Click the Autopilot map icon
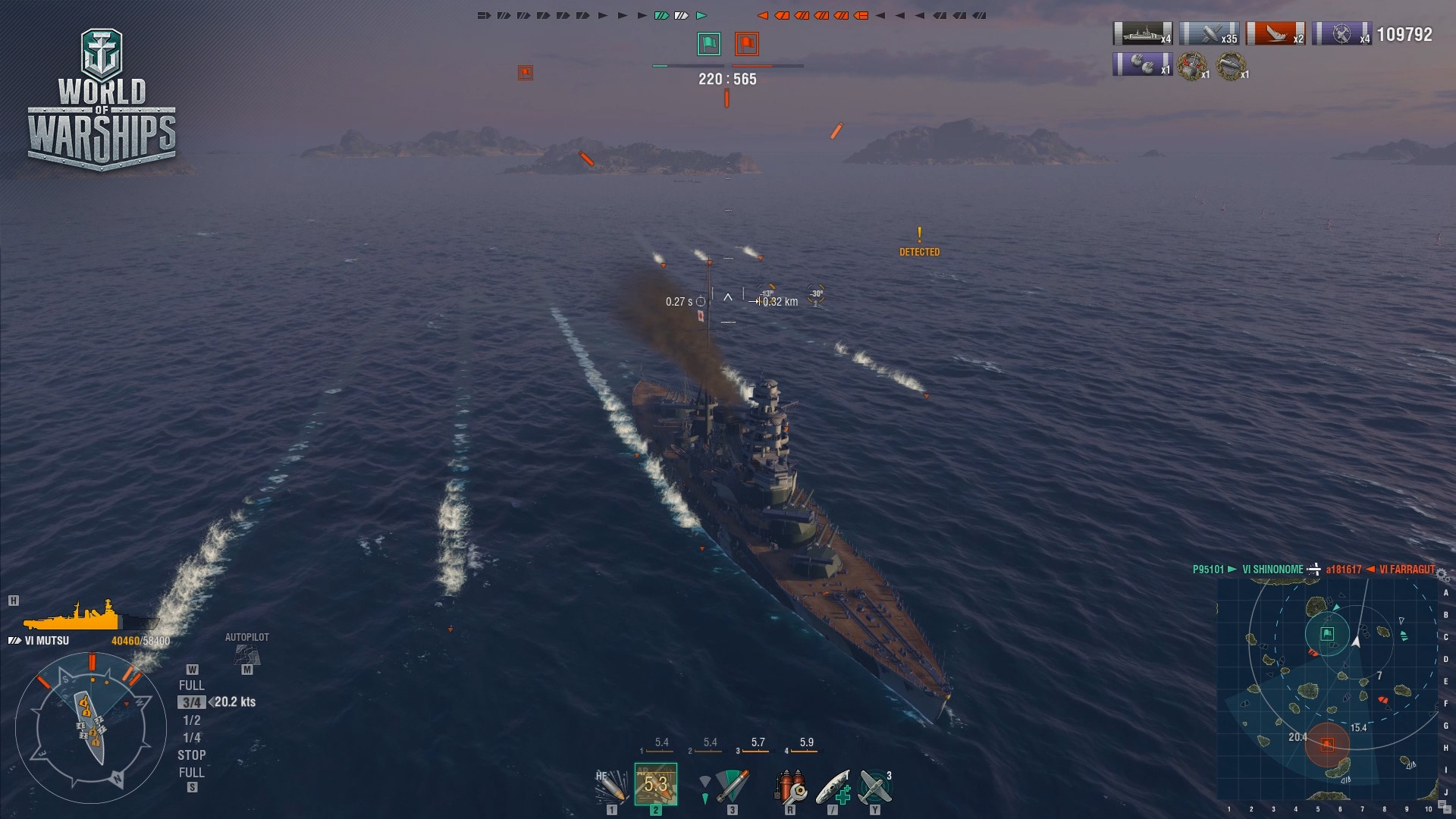Viewport: 1456px width, 819px height. point(246,654)
